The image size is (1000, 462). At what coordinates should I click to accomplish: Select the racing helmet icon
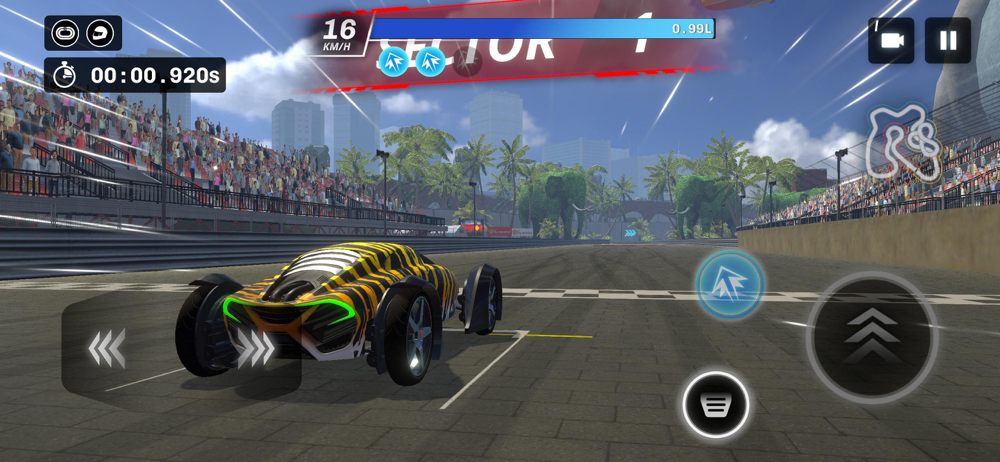click(x=100, y=33)
